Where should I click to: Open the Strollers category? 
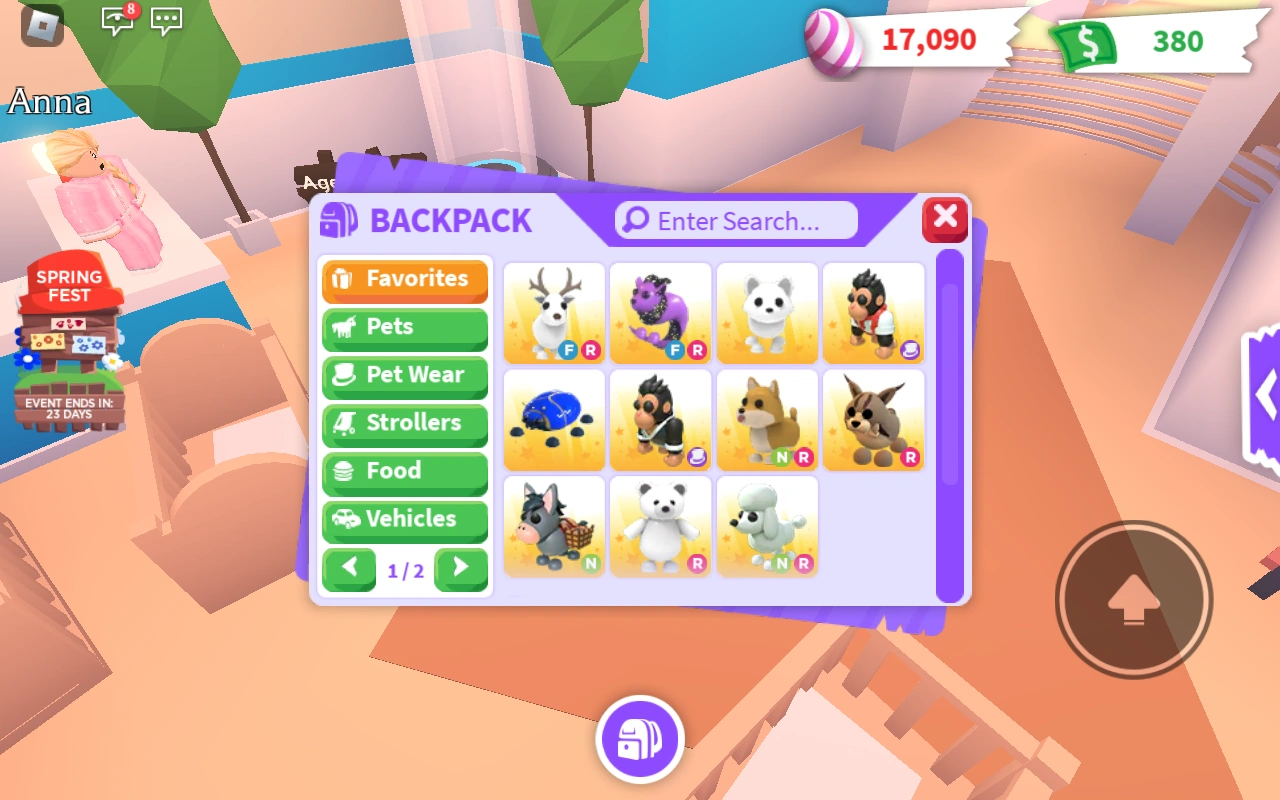tap(404, 424)
